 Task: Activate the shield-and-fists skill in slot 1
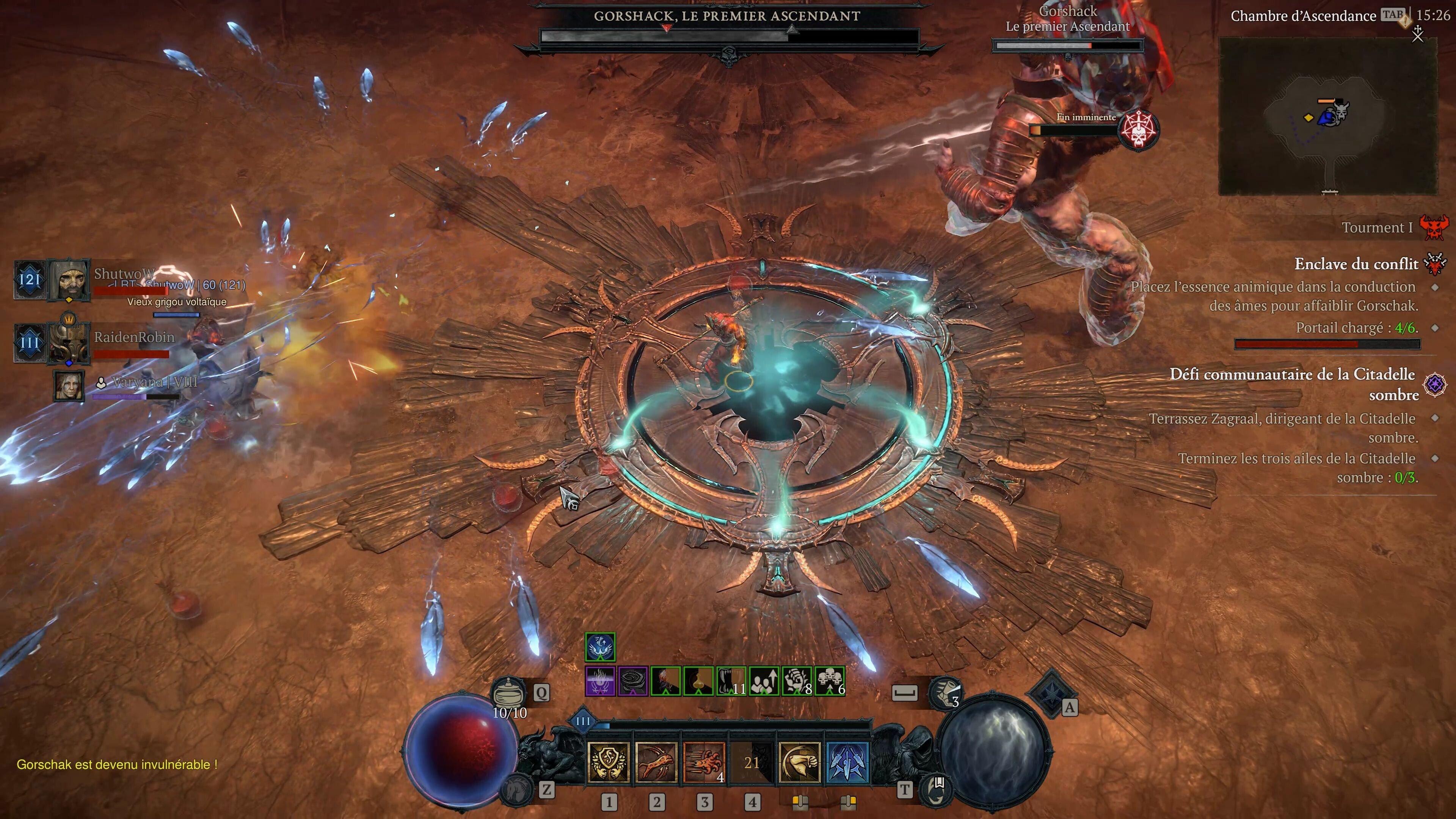608,763
